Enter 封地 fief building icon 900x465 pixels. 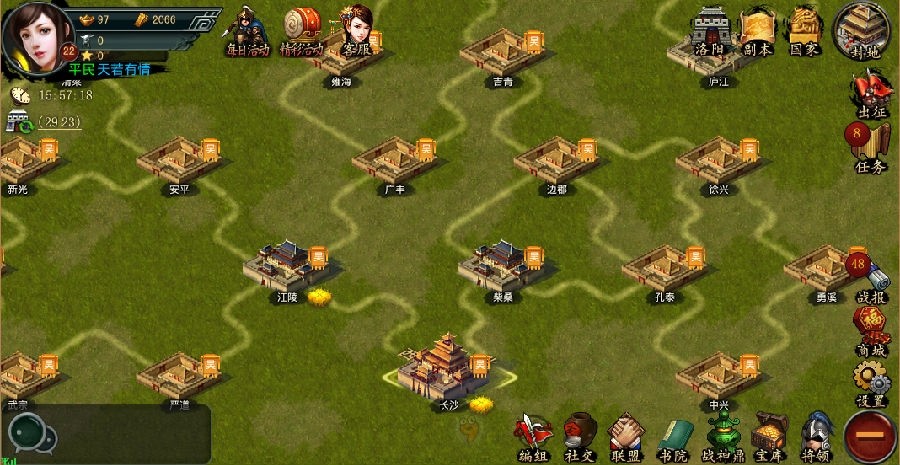tap(863, 28)
